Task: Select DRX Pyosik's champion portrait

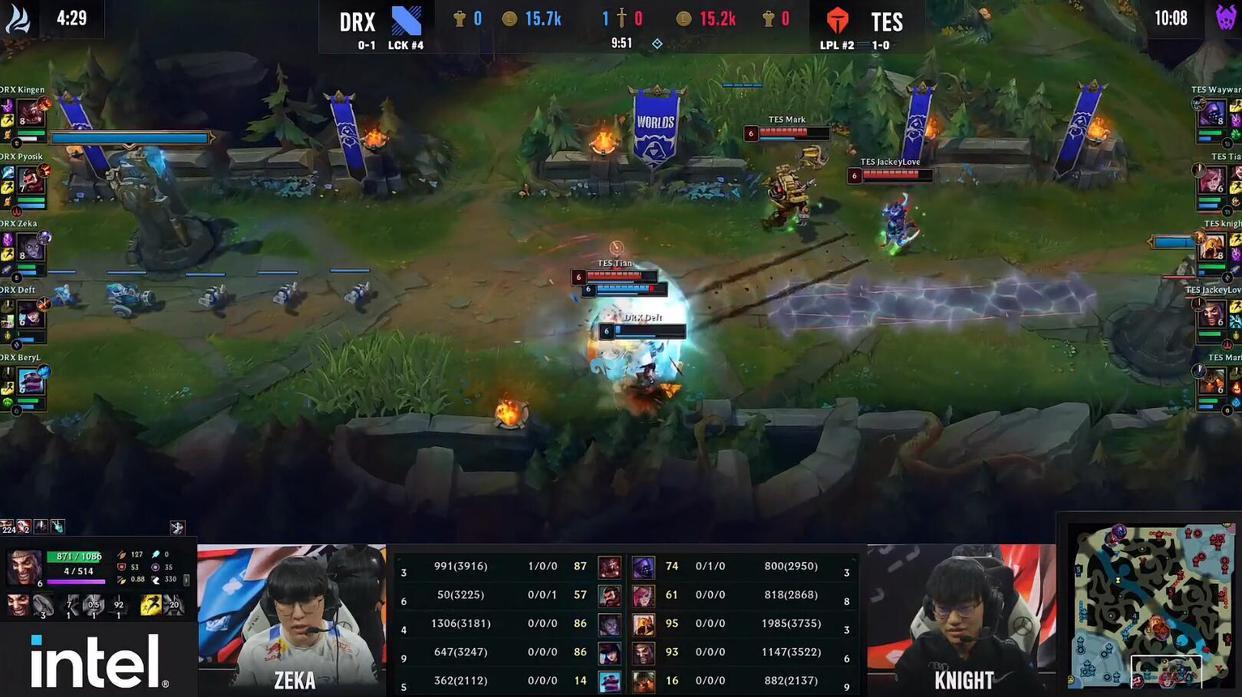Action: [31, 180]
